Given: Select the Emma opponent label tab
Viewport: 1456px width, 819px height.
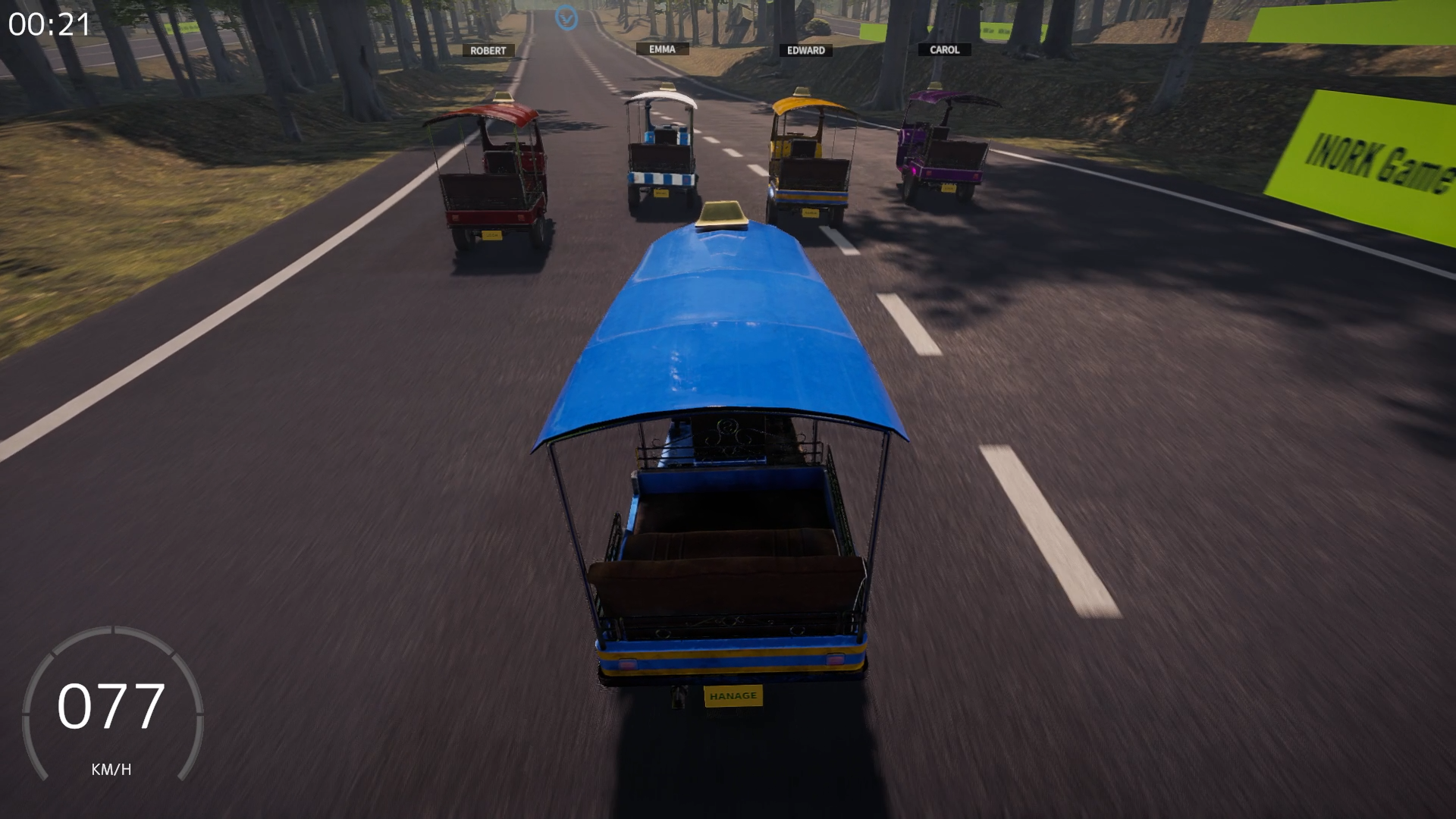Looking at the screenshot, I should pos(661,49).
